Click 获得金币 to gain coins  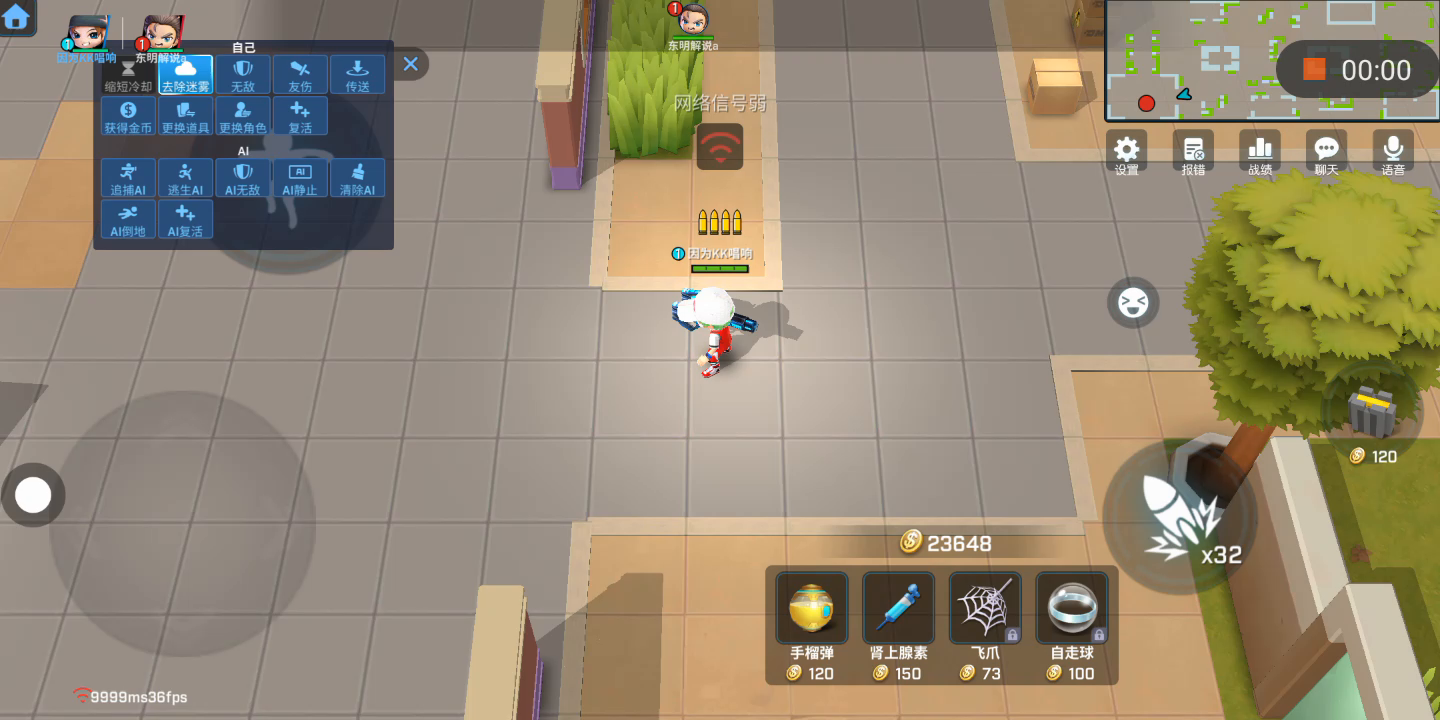coord(128,116)
